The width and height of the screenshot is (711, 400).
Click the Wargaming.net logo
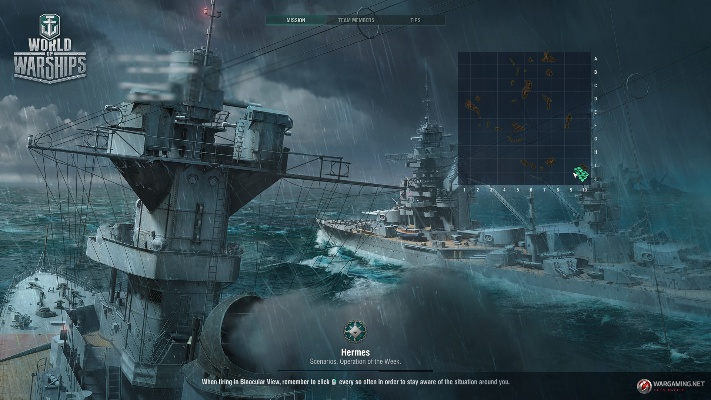[671, 383]
